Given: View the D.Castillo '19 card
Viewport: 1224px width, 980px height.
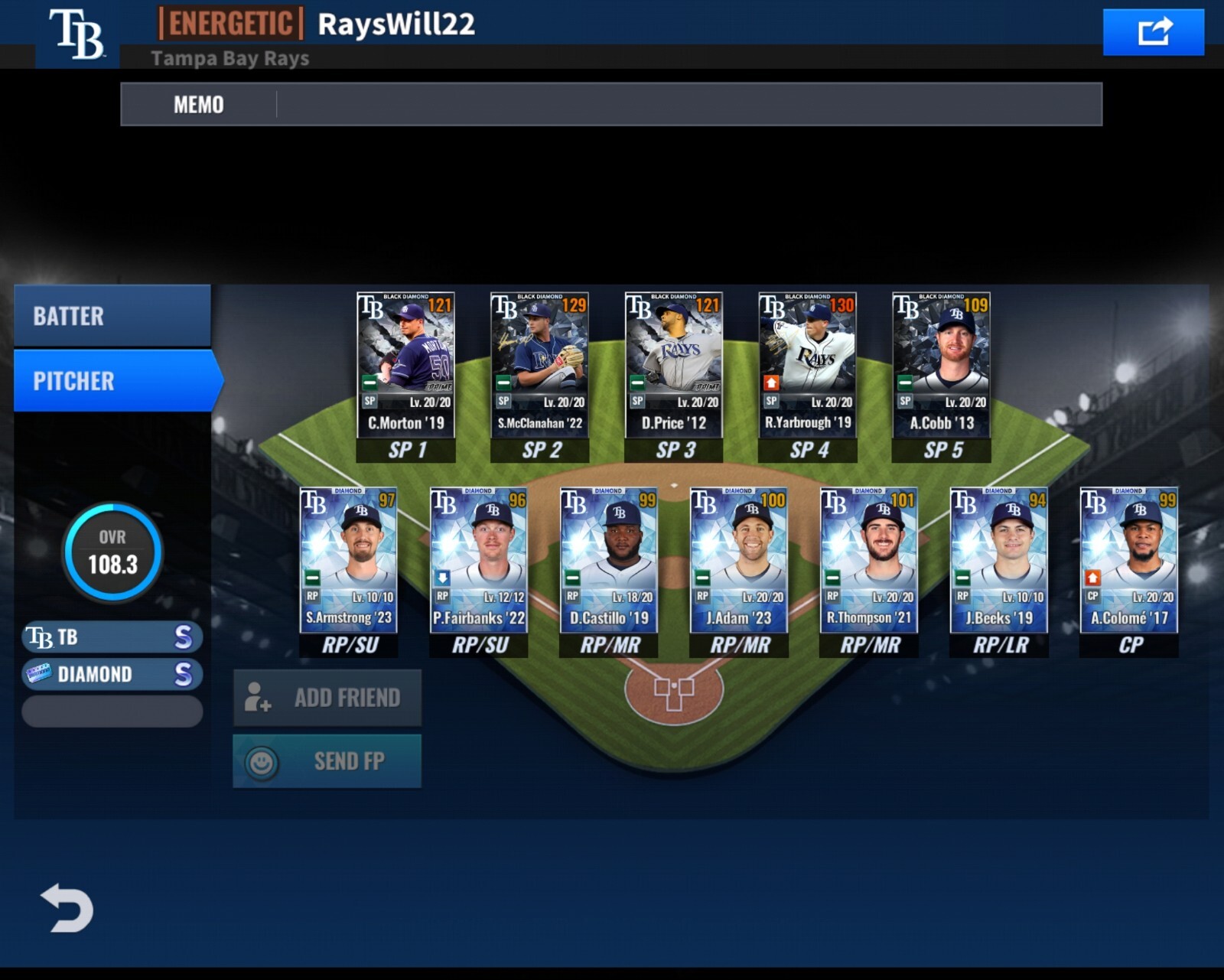Looking at the screenshot, I should (609, 560).
